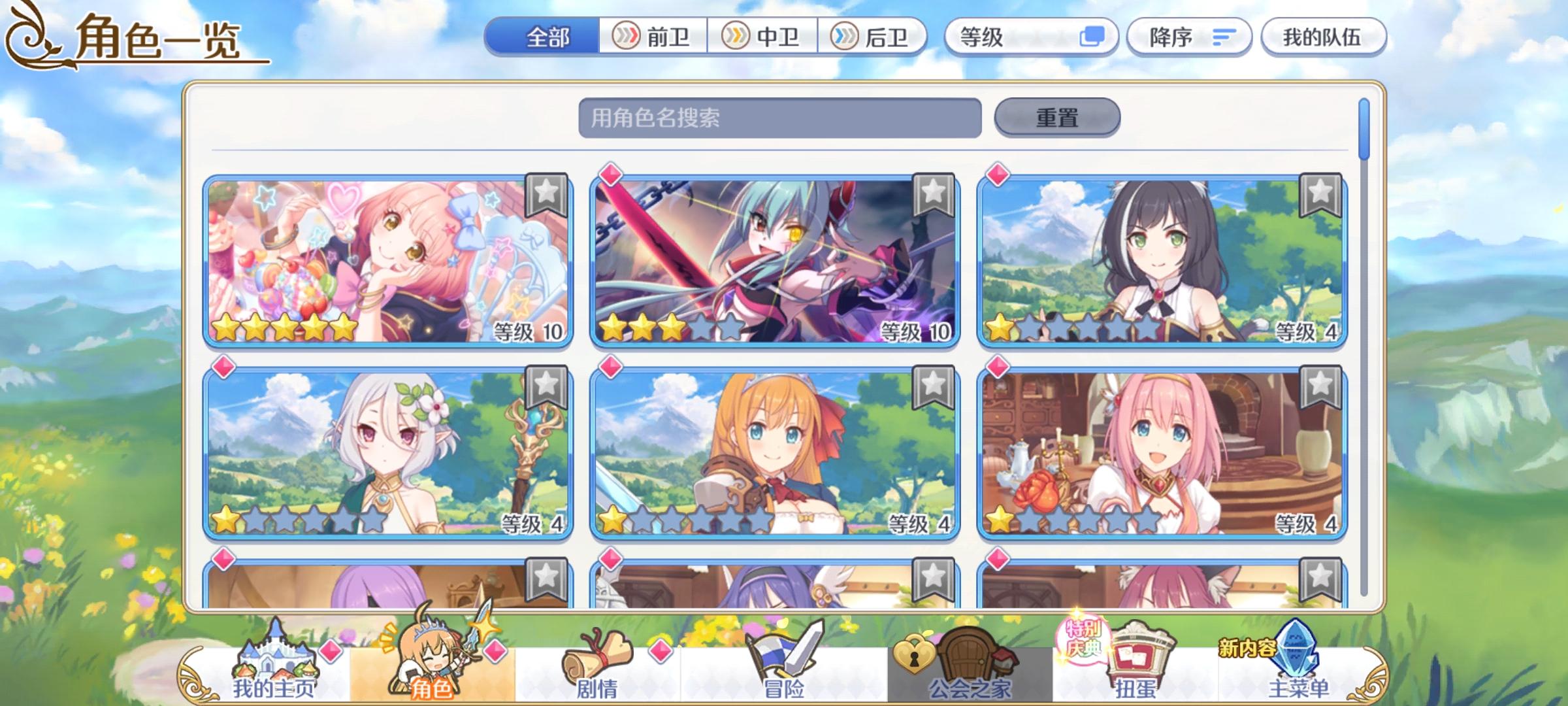Open 我的队伍 my teams

click(x=1324, y=37)
